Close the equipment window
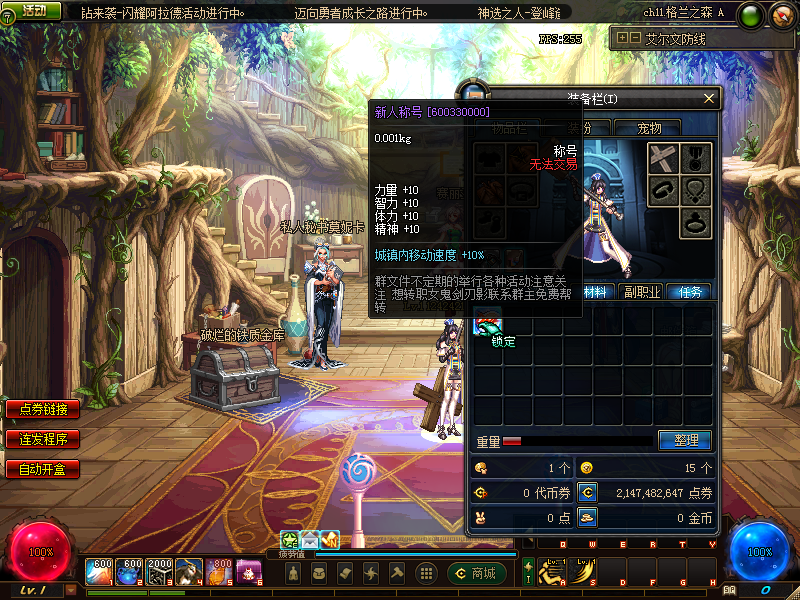The image size is (800, 600). click(710, 98)
